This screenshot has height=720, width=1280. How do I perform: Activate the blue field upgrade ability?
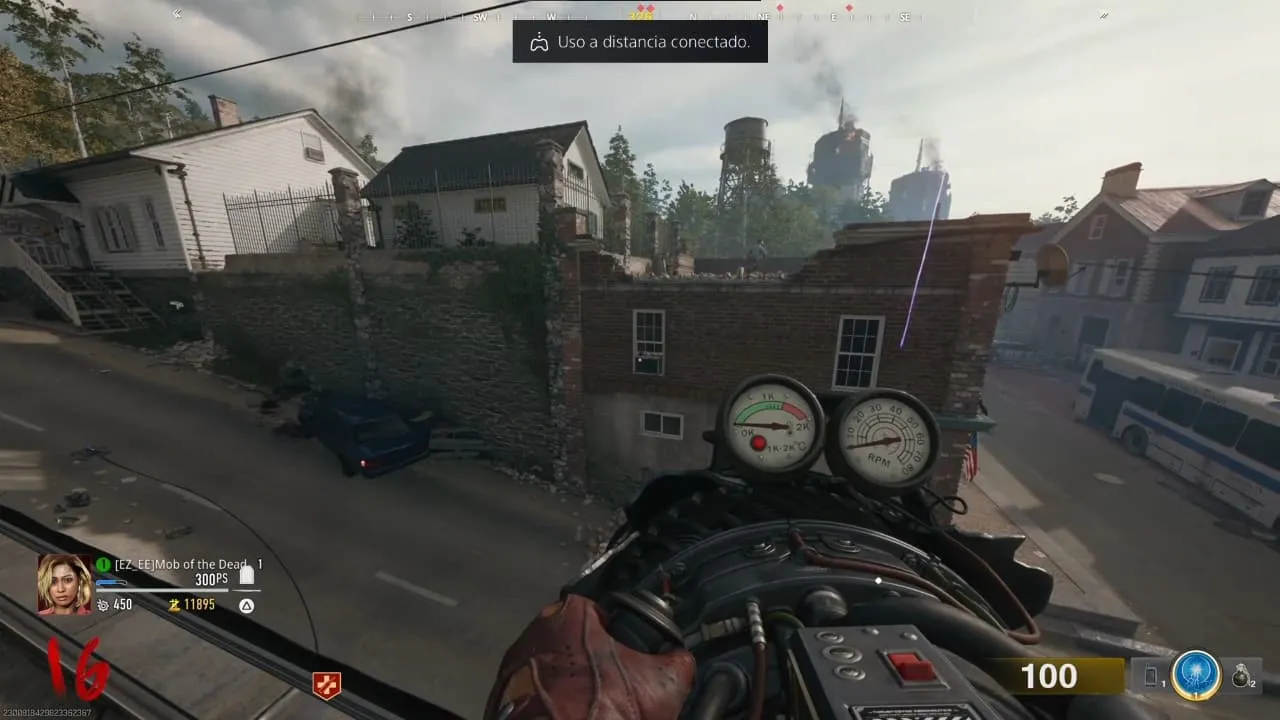click(1196, 676)
